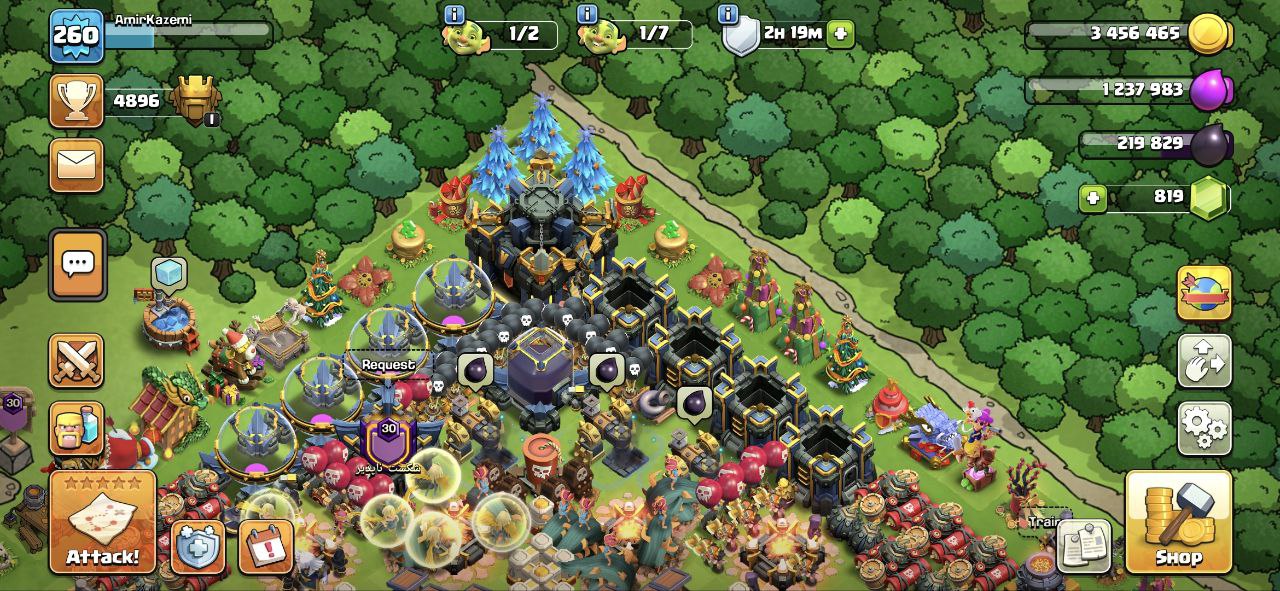Add shield time with the green plus
This screenshot has height=591, width=1280.
pyautogui.click(x=840, y=33)
